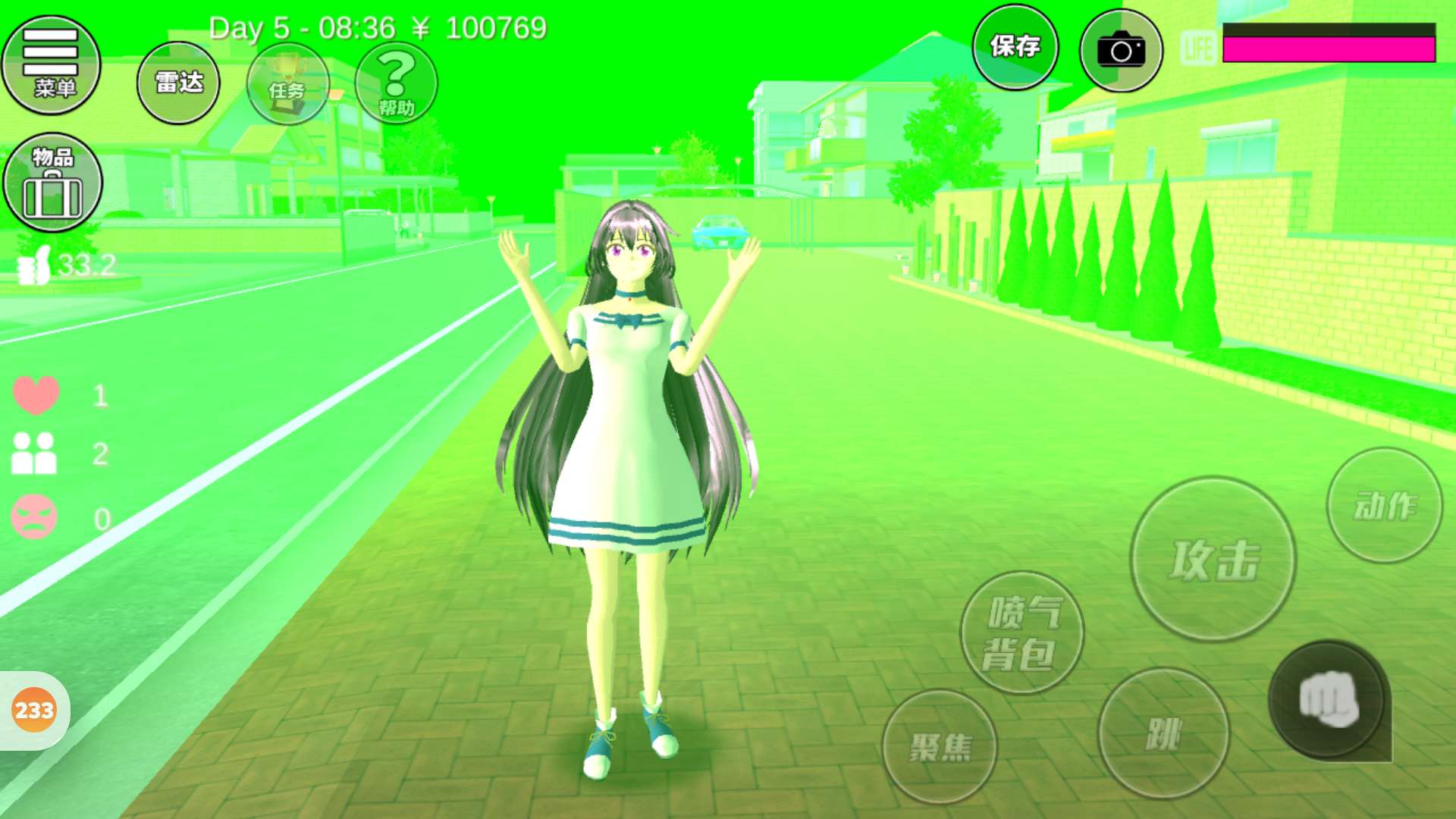Open the 任务 trophy missions button
This screenshot has height=819, width=1456.
pos(288,83)
